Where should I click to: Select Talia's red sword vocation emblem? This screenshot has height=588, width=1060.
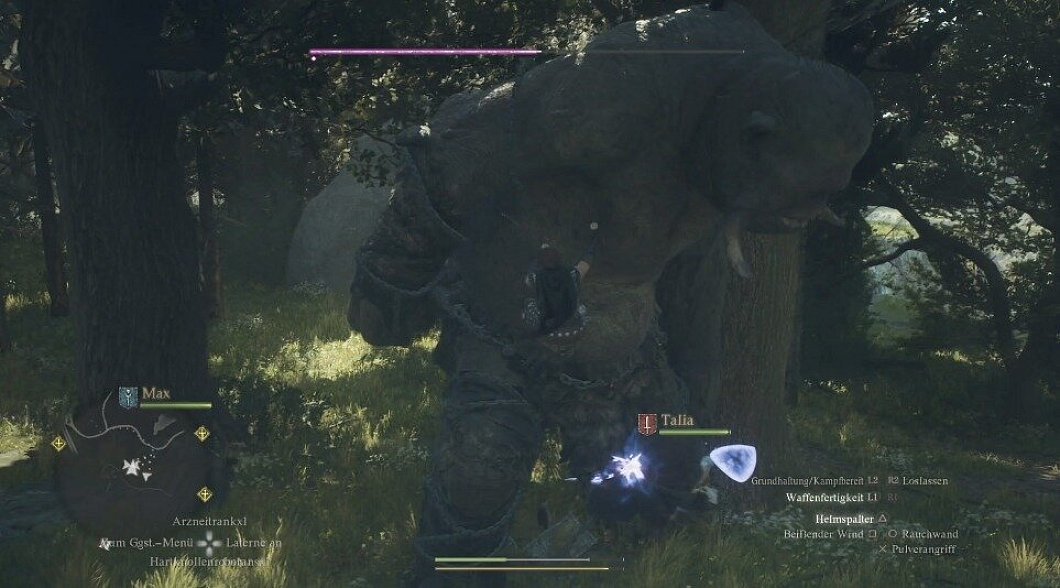[x=647, y=424]
